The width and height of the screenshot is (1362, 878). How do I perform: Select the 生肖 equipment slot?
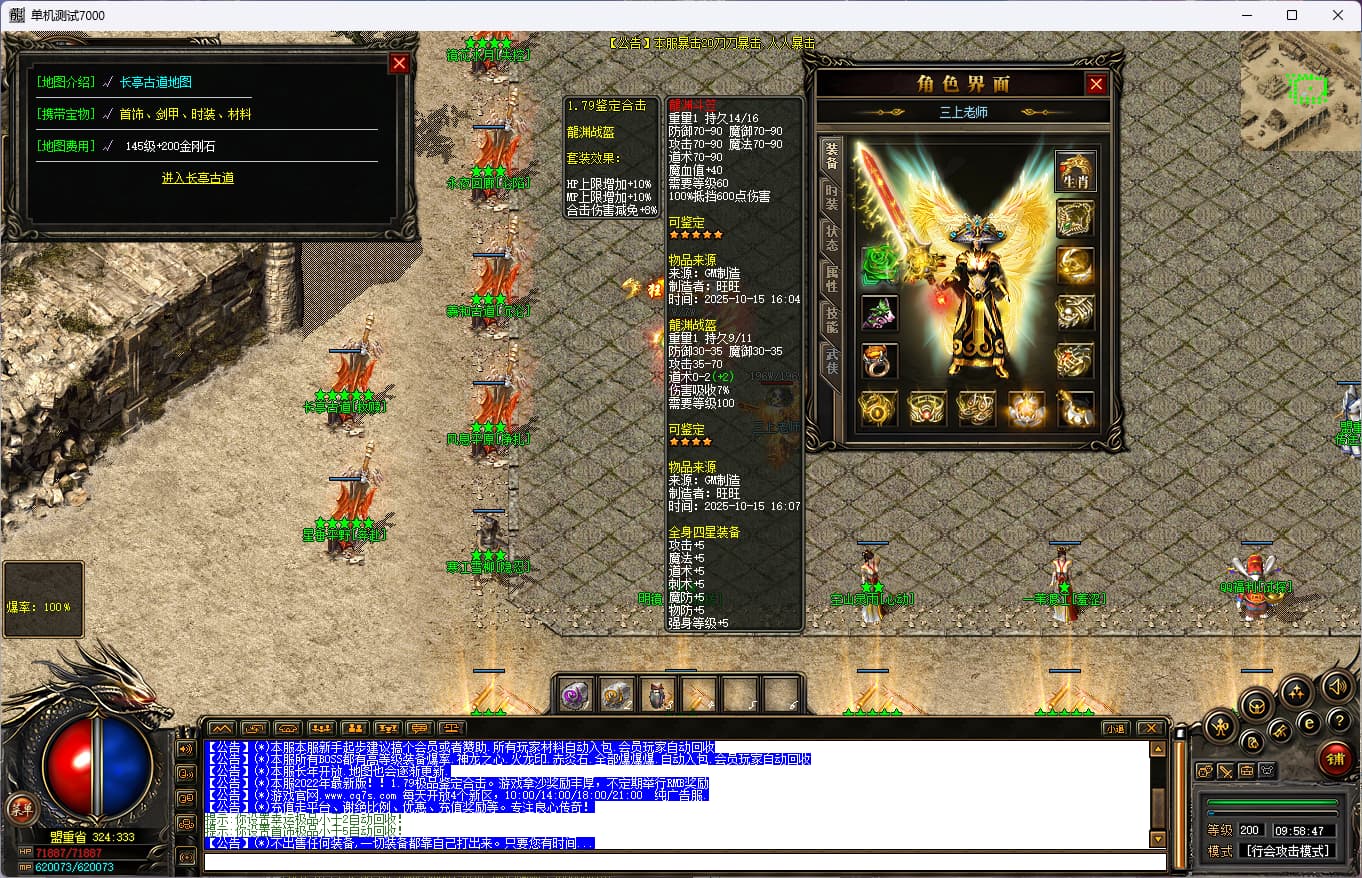pos(1076,171)
